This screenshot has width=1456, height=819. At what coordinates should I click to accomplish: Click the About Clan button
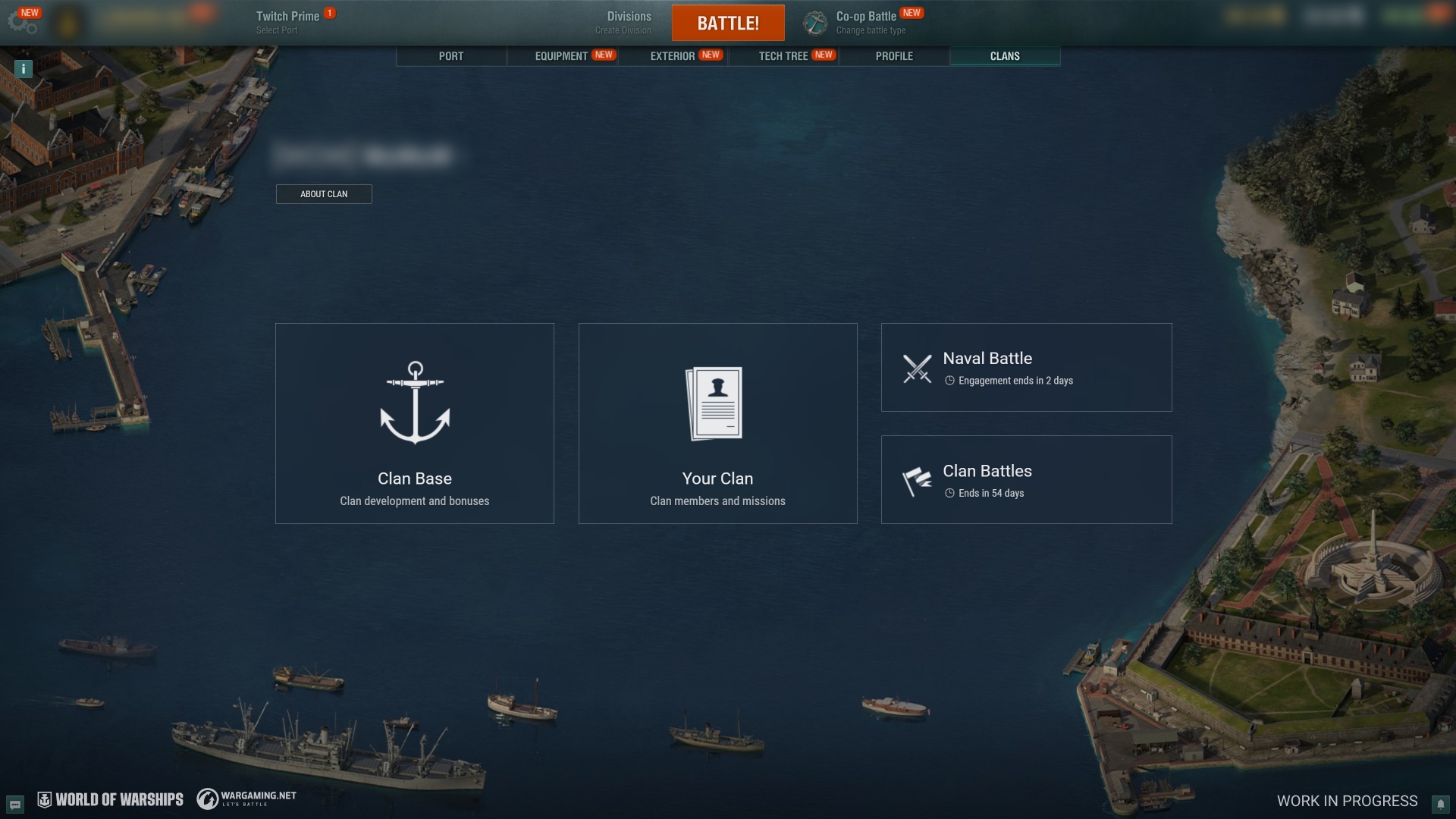click(324, 194)
